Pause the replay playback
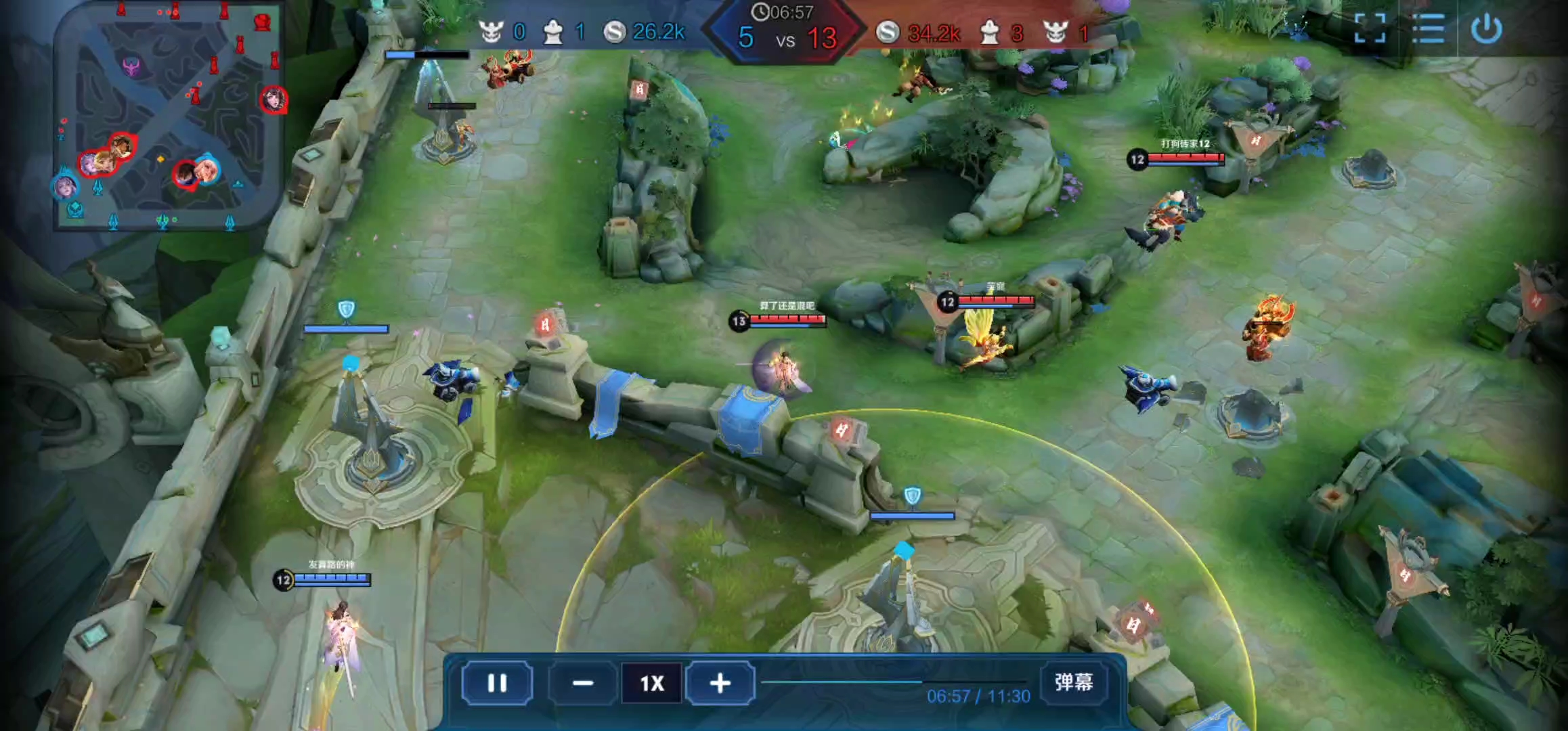Screen dimensions: 1568x731 click(x=497, y=683)
